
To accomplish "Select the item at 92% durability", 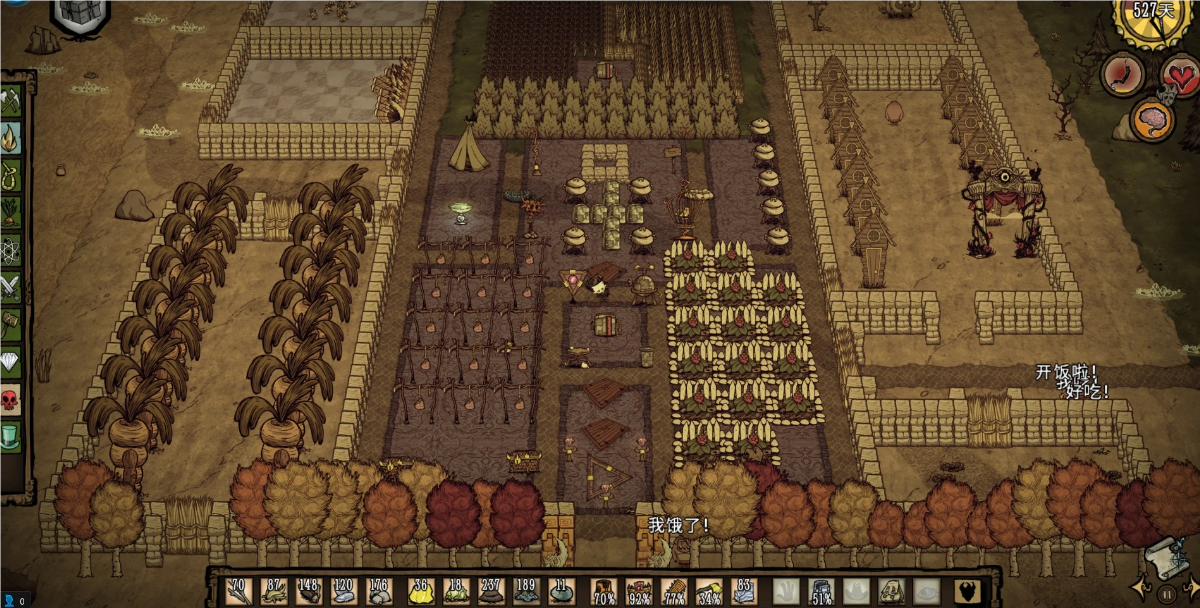I will tap(639, 590).
